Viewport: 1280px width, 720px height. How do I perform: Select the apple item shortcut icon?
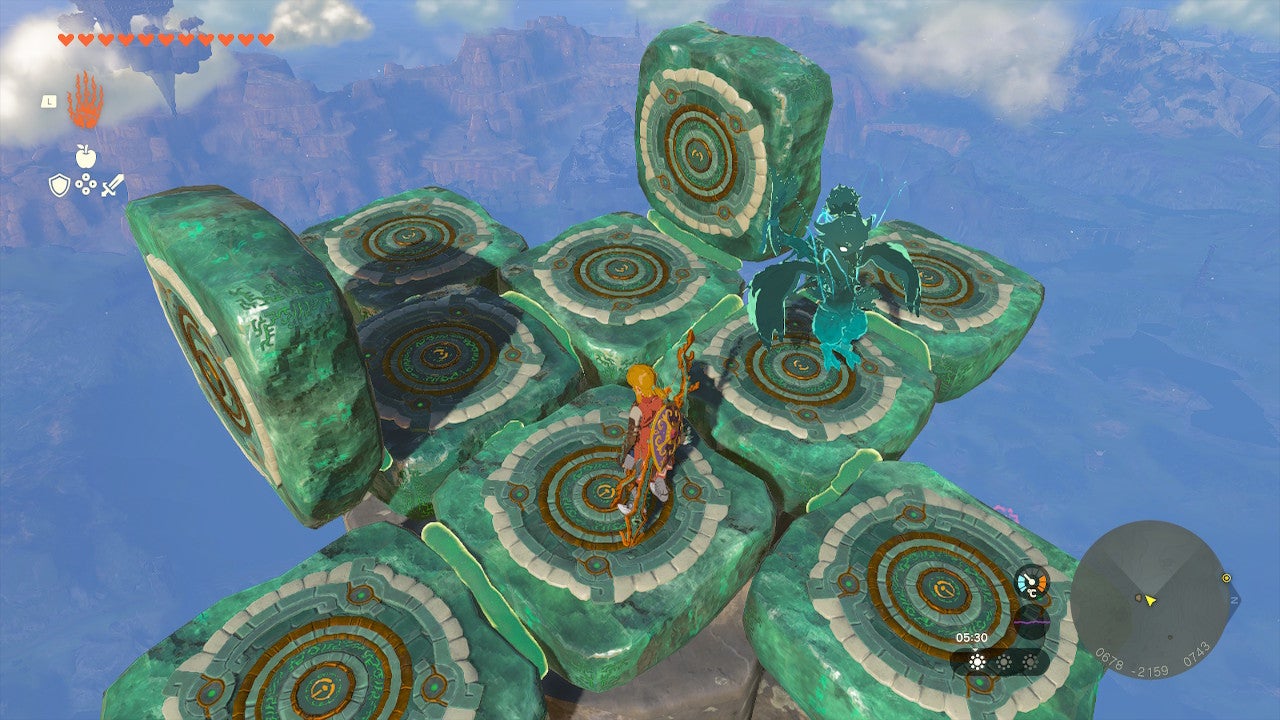tap(85, 155)
